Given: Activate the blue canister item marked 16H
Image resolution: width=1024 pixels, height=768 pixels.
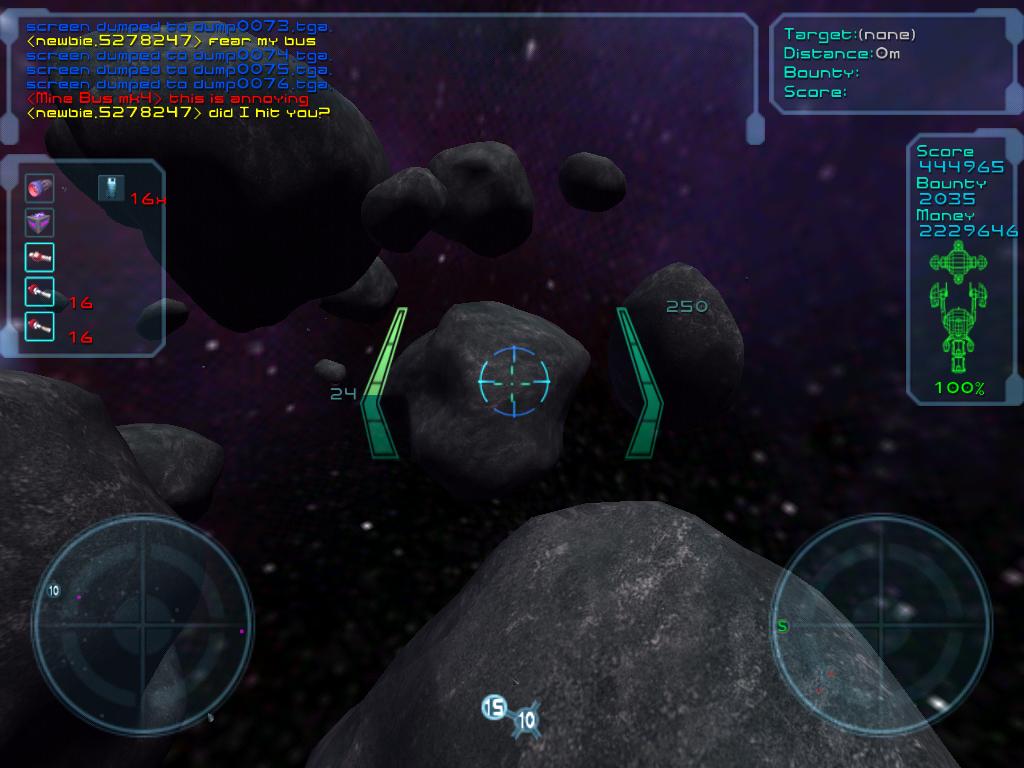Looking at the screenshot, I should click(x=110, y=188).
